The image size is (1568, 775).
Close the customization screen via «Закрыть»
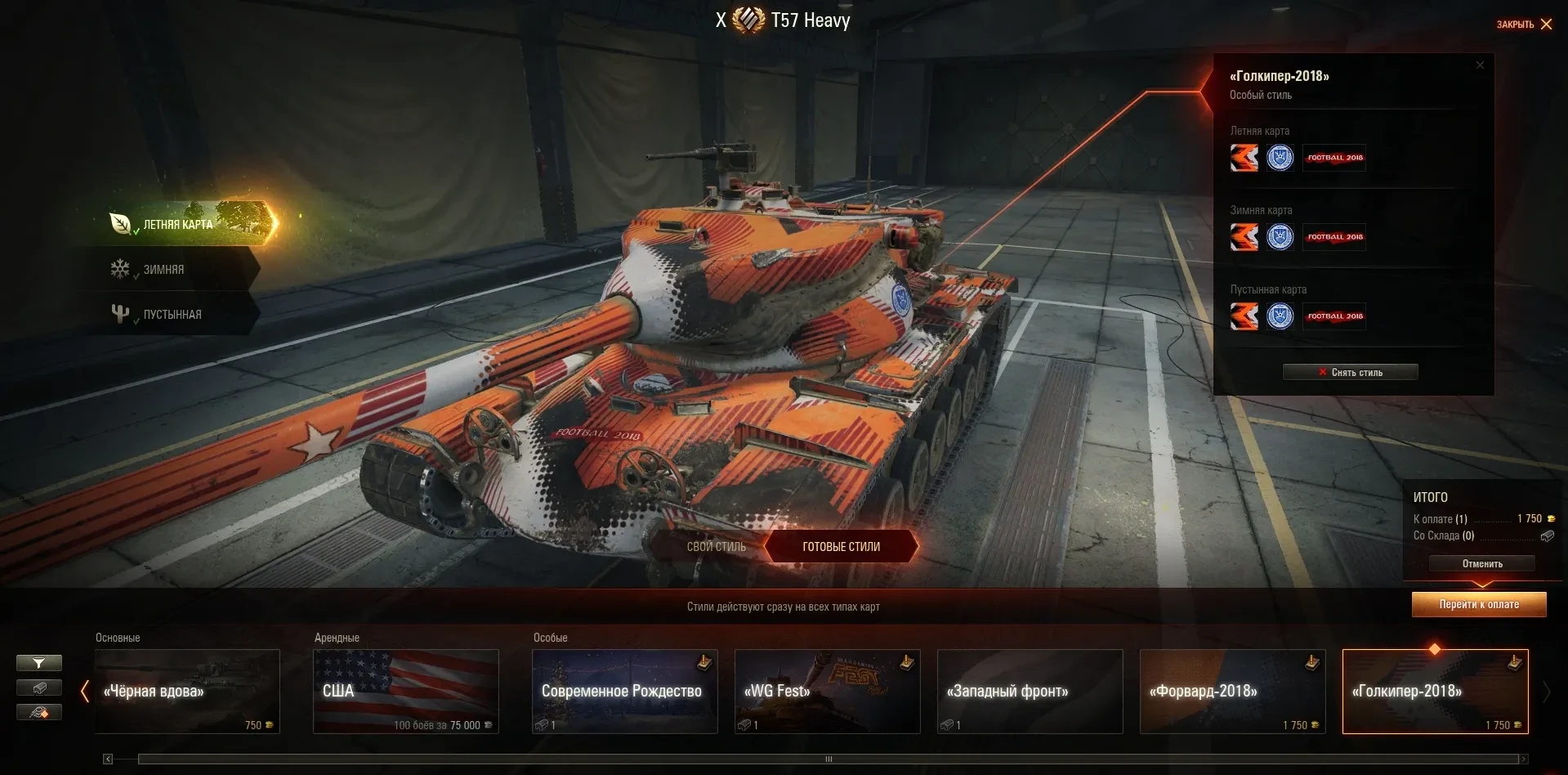point(1524,25)
